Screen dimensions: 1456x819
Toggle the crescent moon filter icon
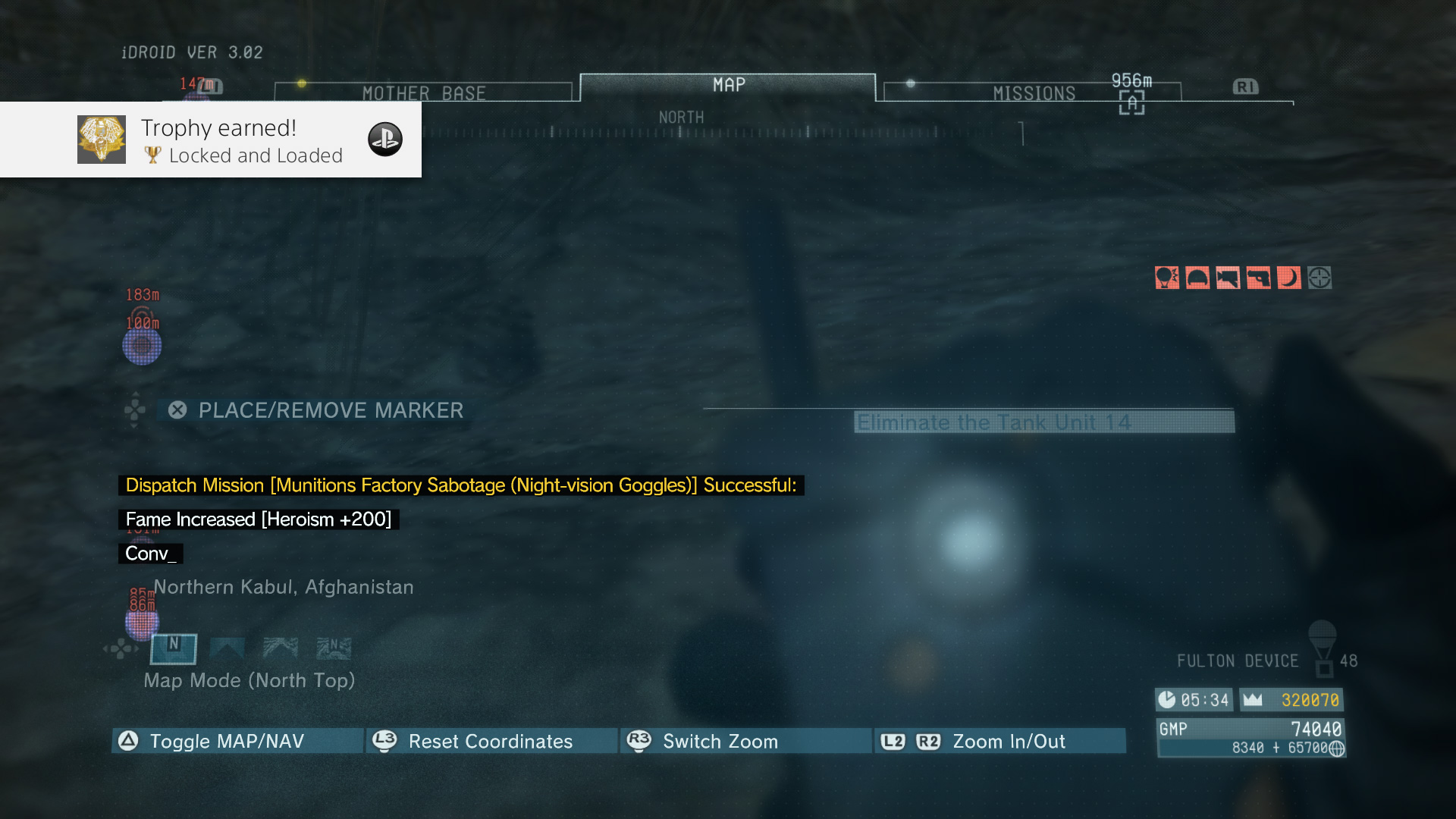point(1288,278)
